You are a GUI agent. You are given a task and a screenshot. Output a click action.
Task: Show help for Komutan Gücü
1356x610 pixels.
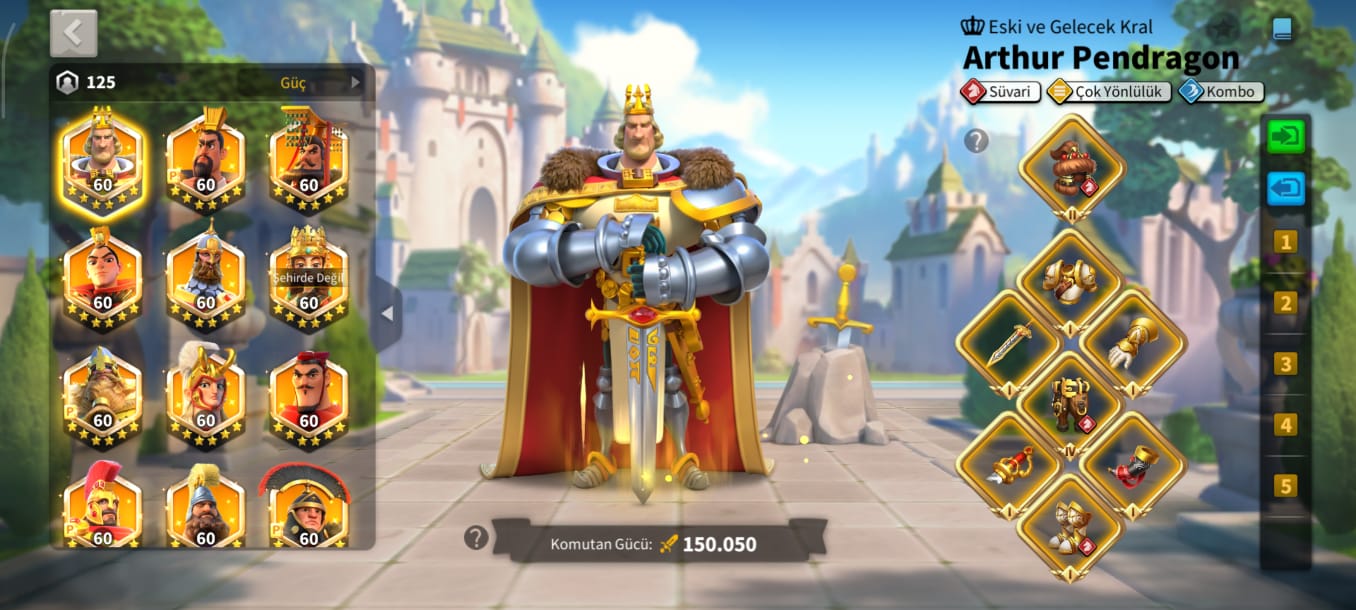(475, 538)
